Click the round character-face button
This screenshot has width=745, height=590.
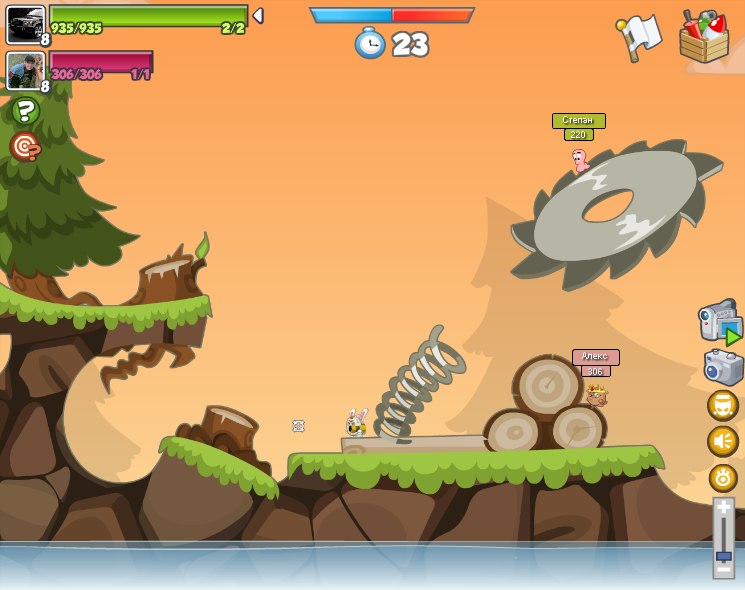[723, 405]
